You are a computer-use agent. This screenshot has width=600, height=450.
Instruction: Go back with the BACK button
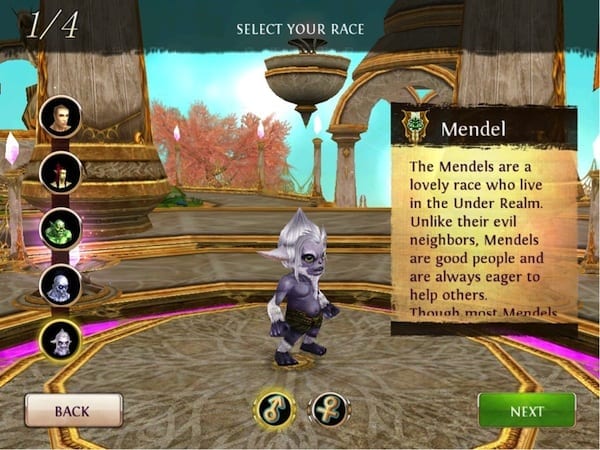point(73,410)
